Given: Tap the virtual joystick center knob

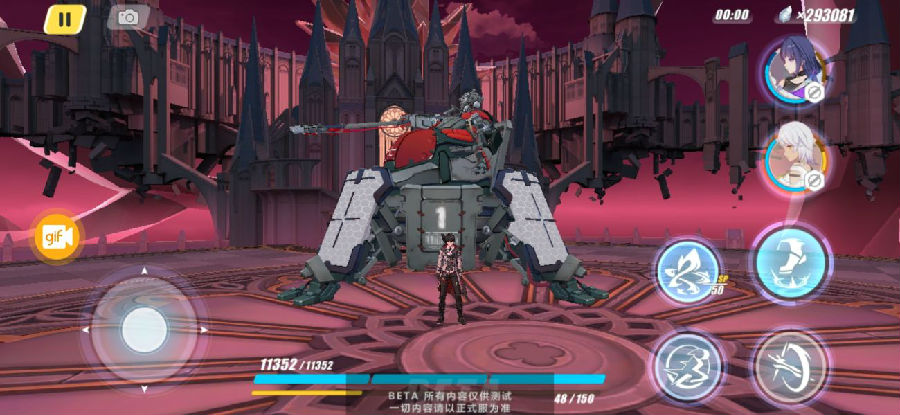Looking at the screenshot, I should point(143,328).
